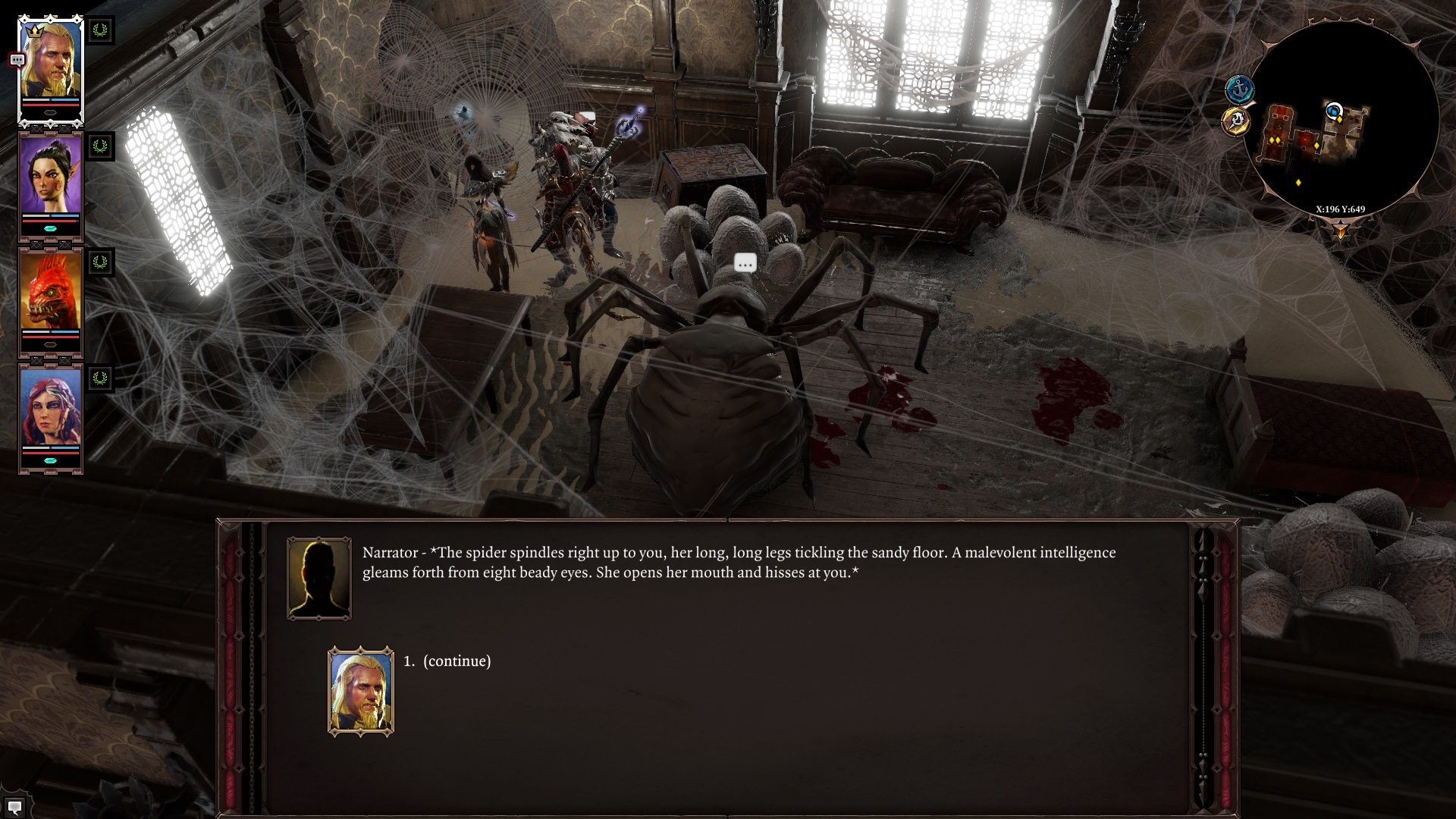Select the red lizard party portrait

click(x=51, y=291)
